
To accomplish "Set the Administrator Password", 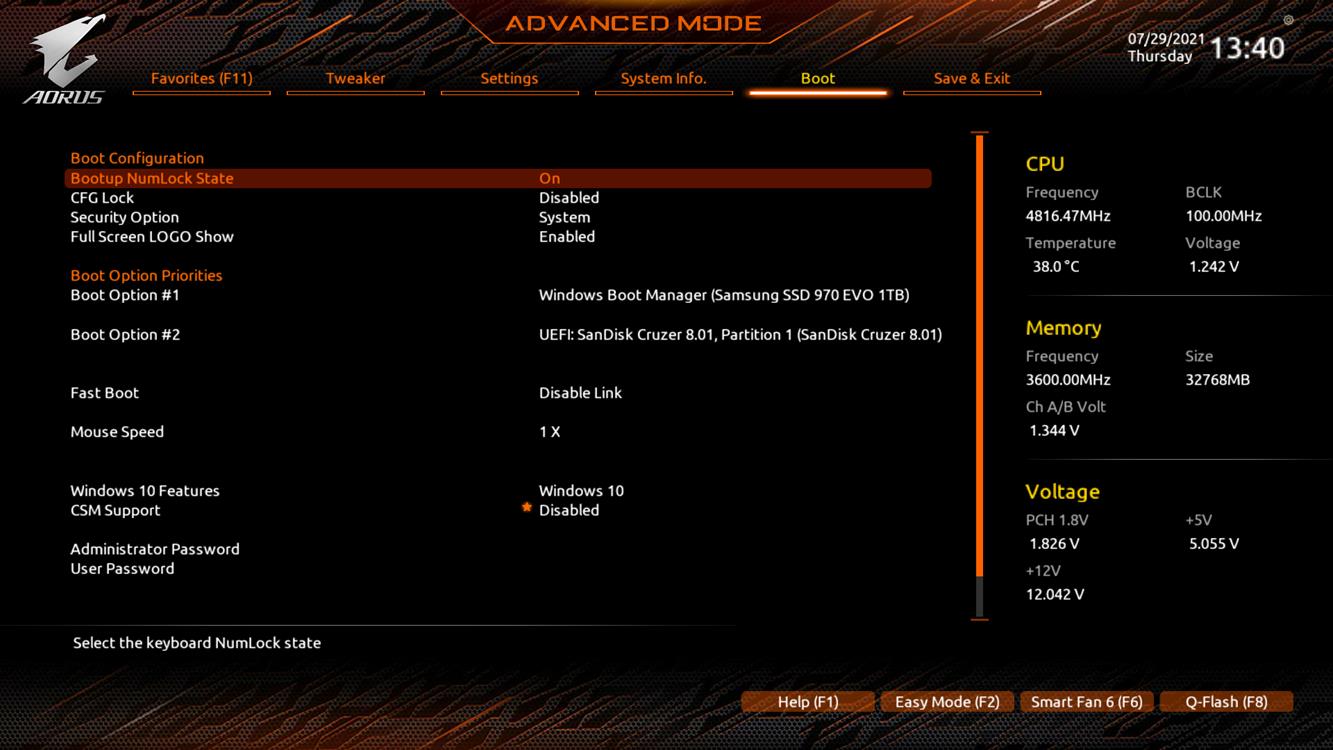I will (x=155, y=549).
